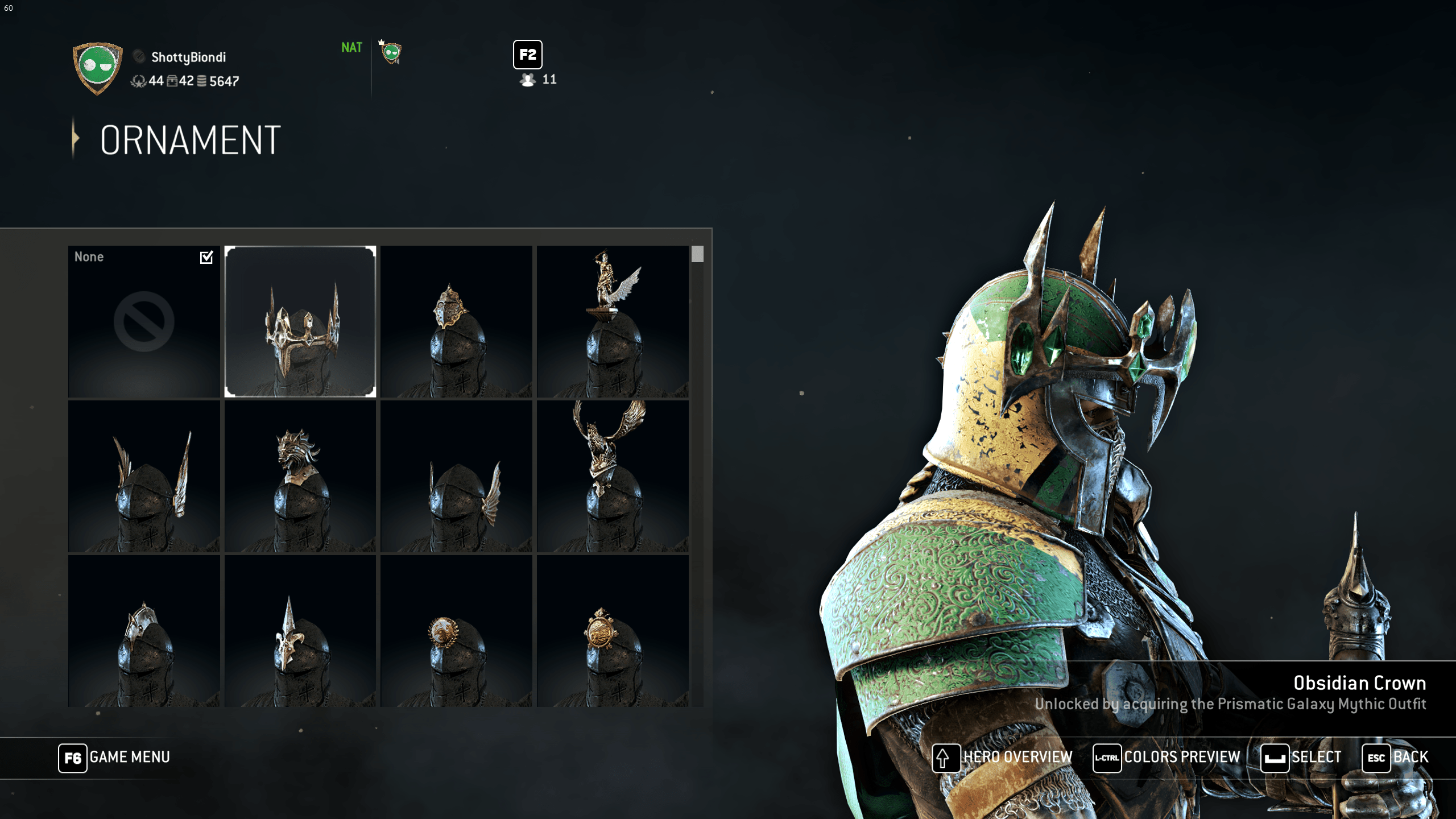This screenshot has height=819, width=1456.
Task: Click the ShottyBiondi player emblem shield
Action: 98,69
